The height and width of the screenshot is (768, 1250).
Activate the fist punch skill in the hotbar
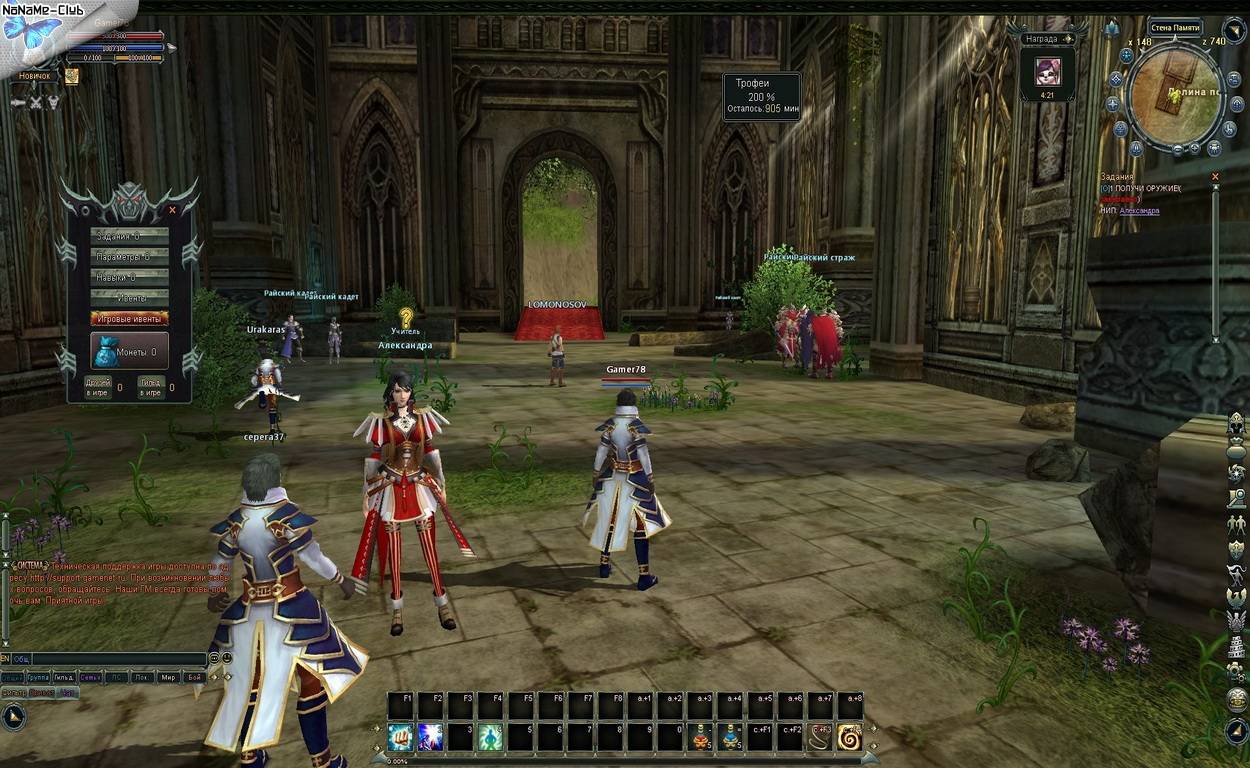coord(400,738)
